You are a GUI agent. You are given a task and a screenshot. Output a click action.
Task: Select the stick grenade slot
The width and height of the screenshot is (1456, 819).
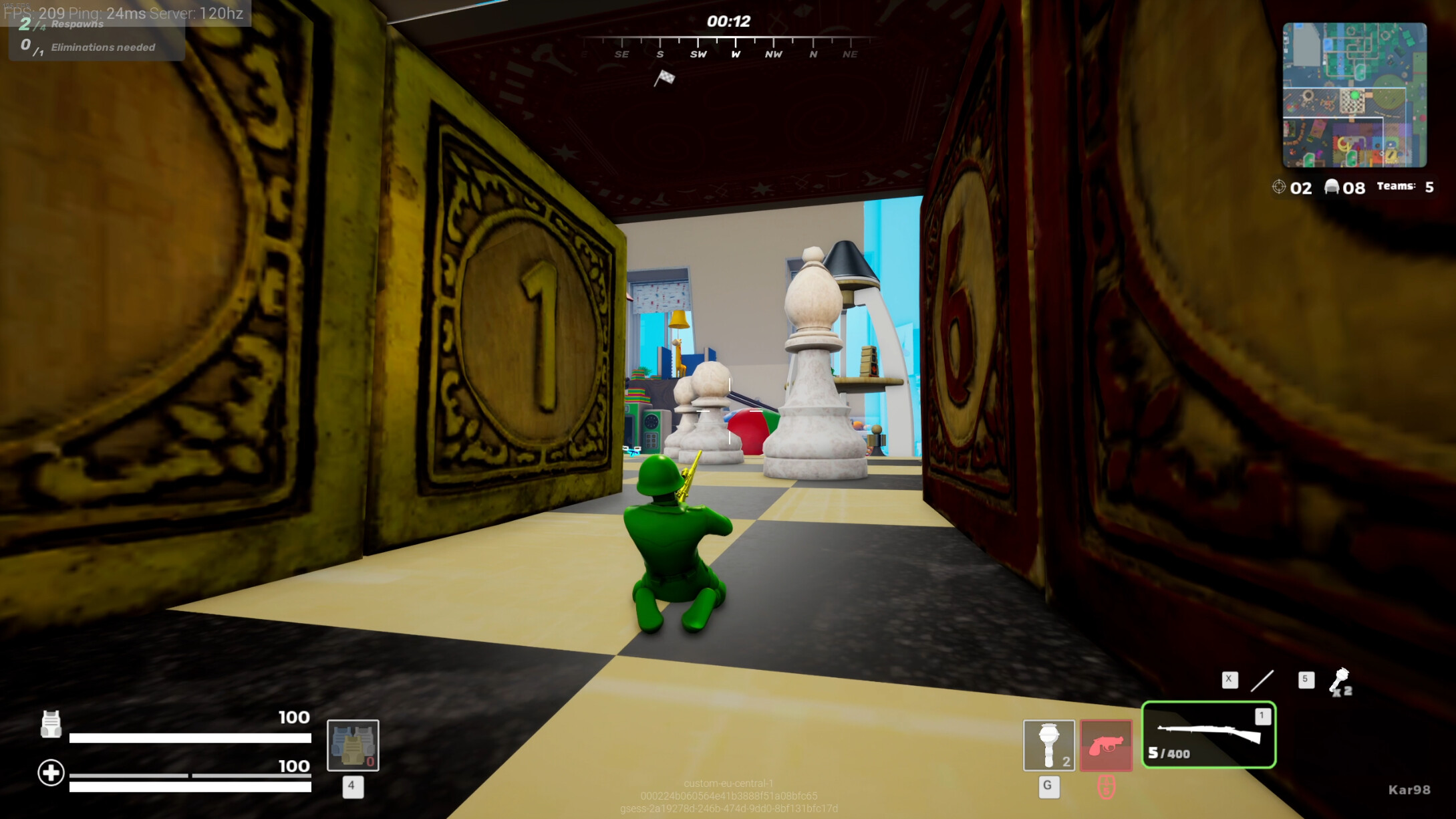1049,744
